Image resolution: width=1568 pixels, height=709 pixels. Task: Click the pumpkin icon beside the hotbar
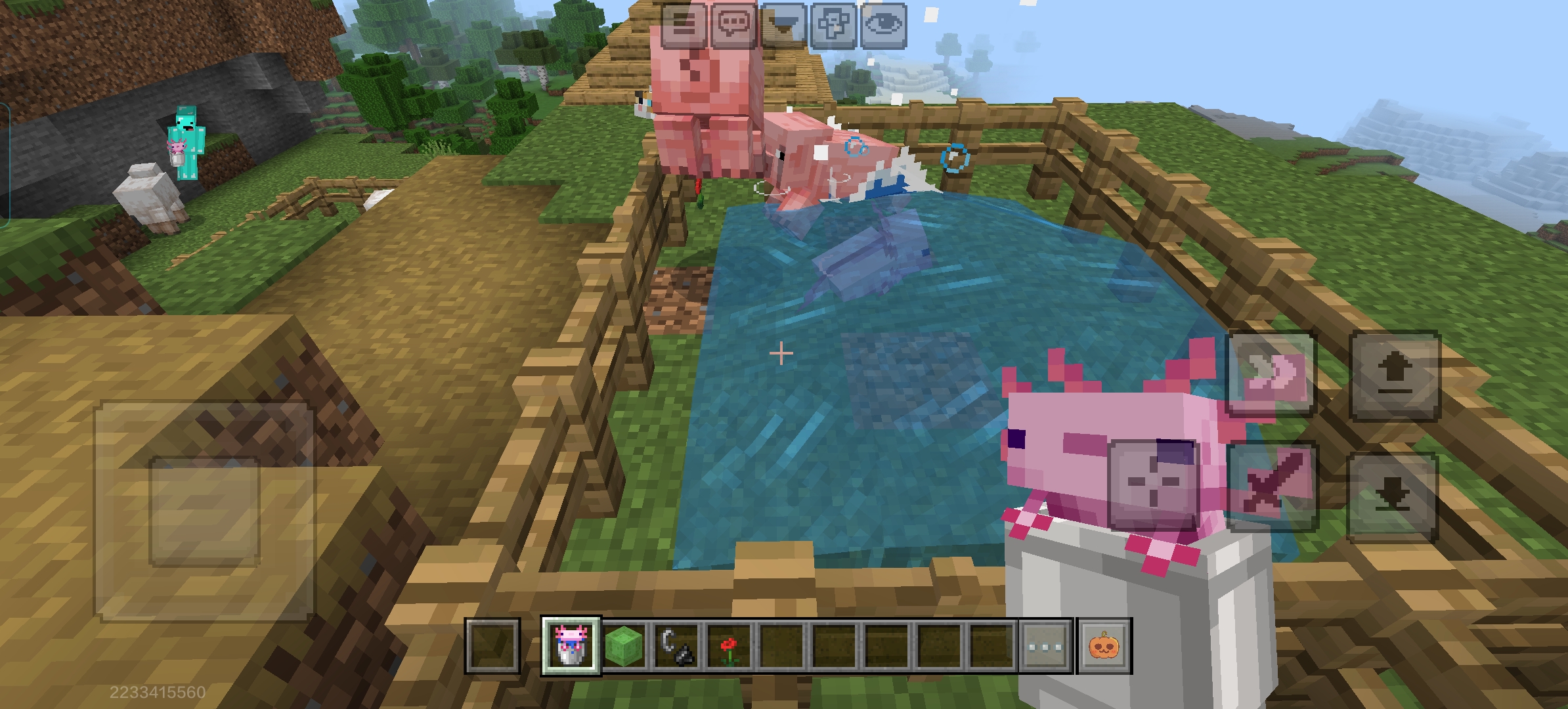(x=1105, y=645)
